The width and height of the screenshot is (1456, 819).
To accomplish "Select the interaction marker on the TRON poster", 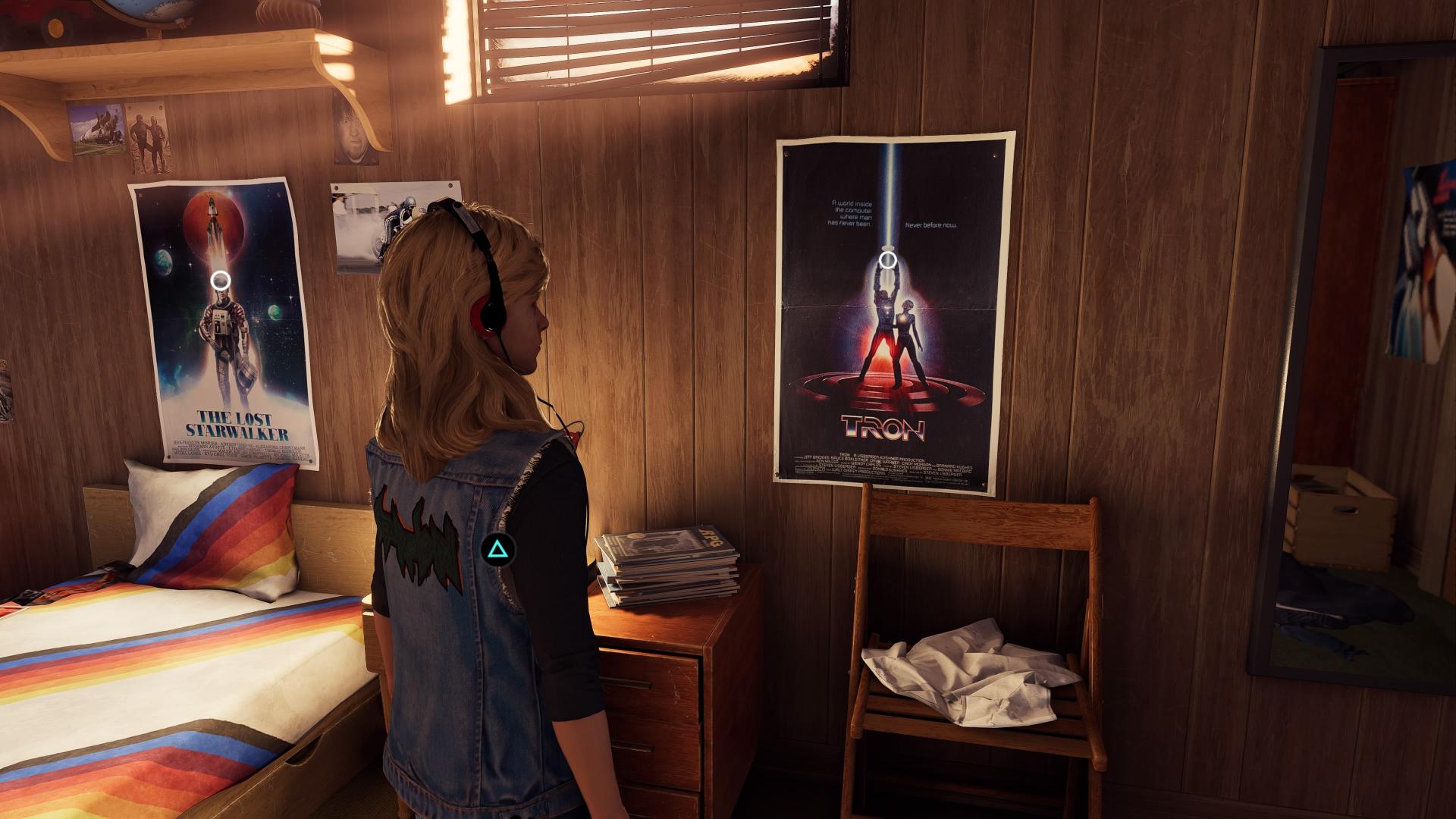I will pyautogui.click(x=888, y=261).
